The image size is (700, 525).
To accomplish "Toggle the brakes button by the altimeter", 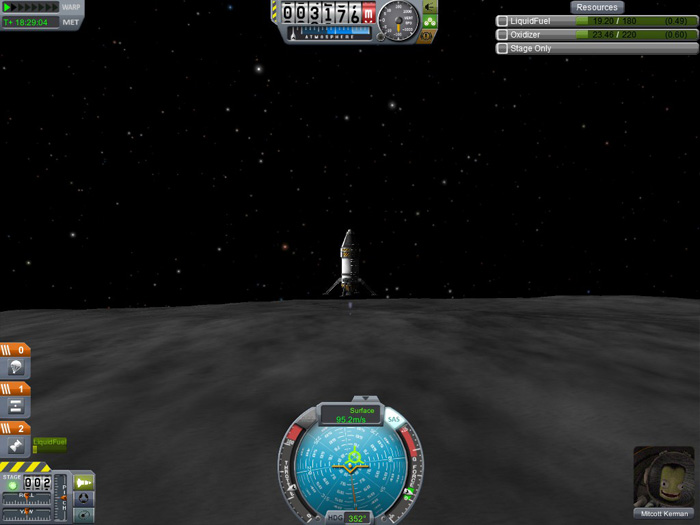I will click(x=427, y=36).
